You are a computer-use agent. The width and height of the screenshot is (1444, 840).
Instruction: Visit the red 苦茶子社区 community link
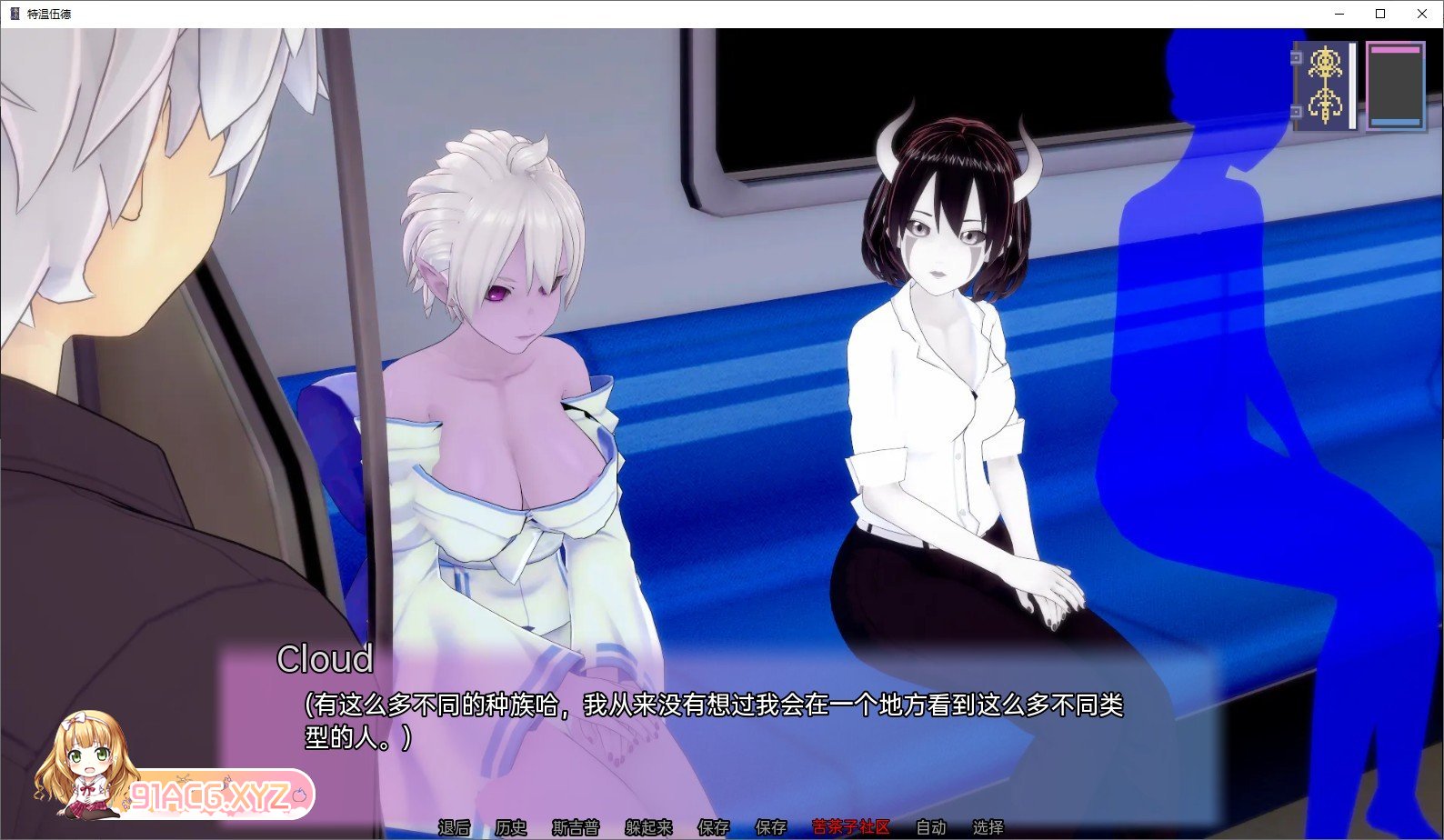(852, 828)
